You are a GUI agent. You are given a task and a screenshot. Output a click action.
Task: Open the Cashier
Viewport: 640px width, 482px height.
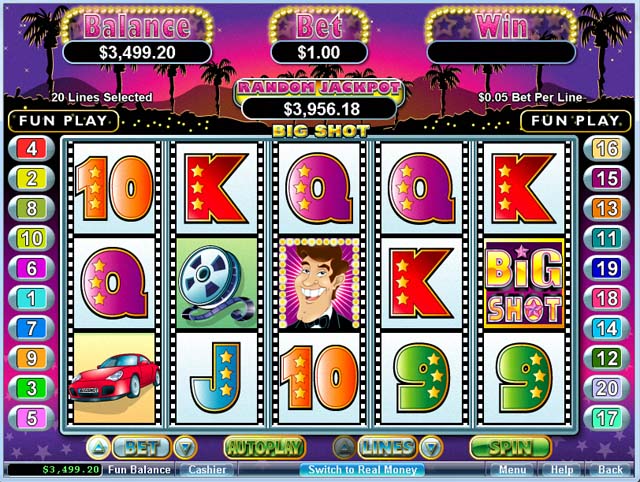click(x=208, y=469)
